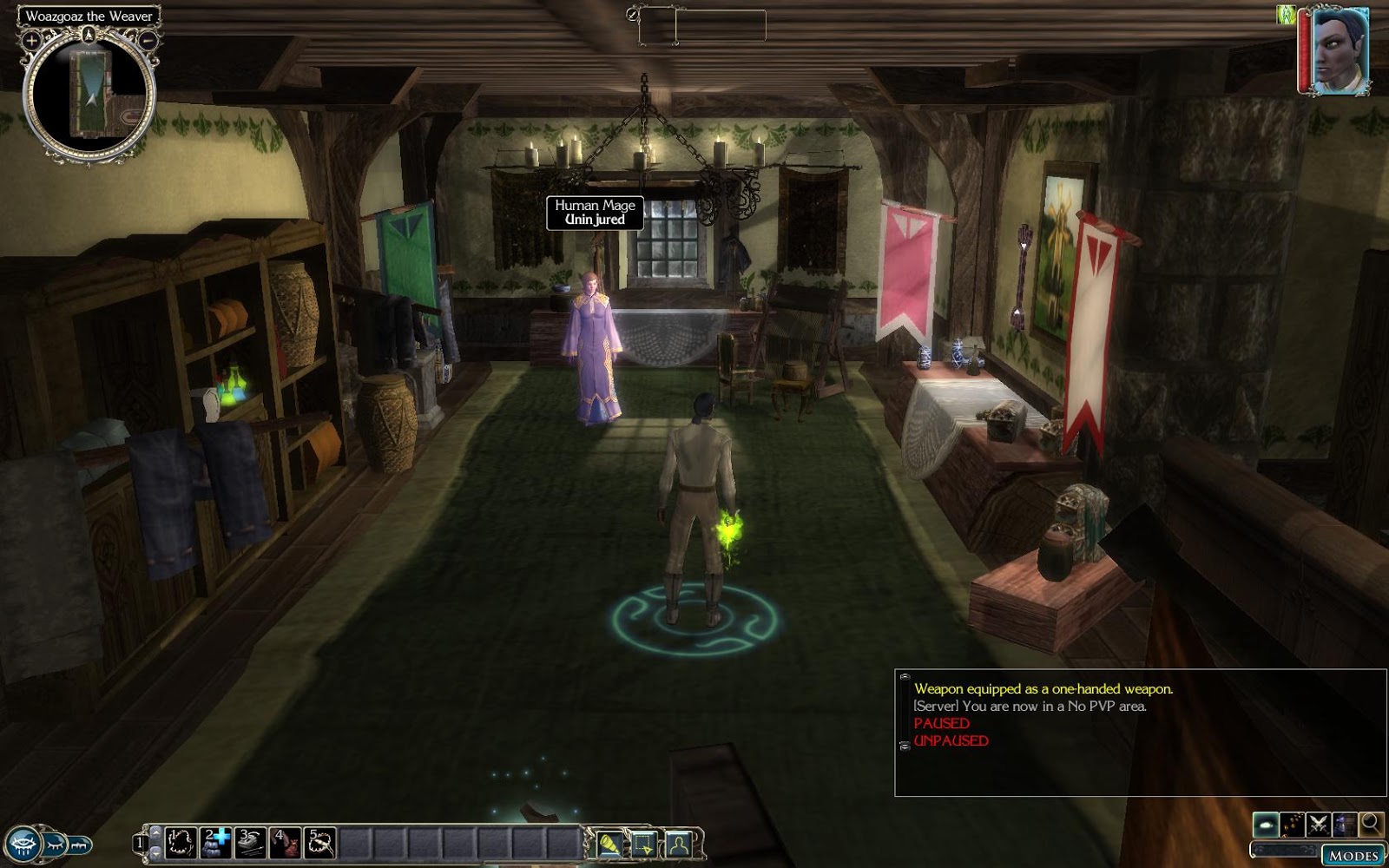Use hotbar slot 1
Image resolution: width=1389 pixels, height=868 pixels.
coord(180,842)
